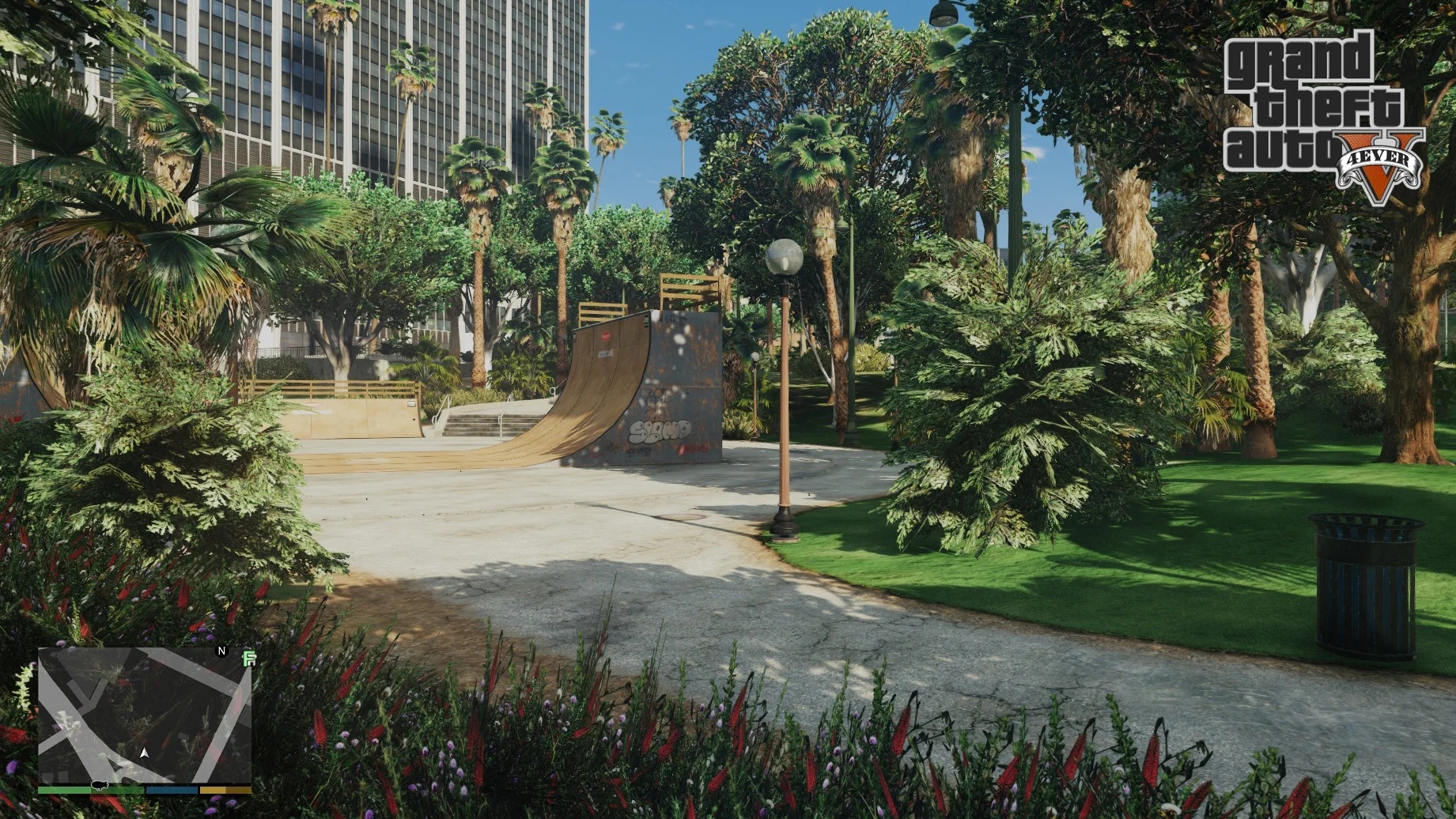The width and height of the screenshot is (1456, 819).
Task: Click the green F blip on the minimap
Action: tap(249, 659)
